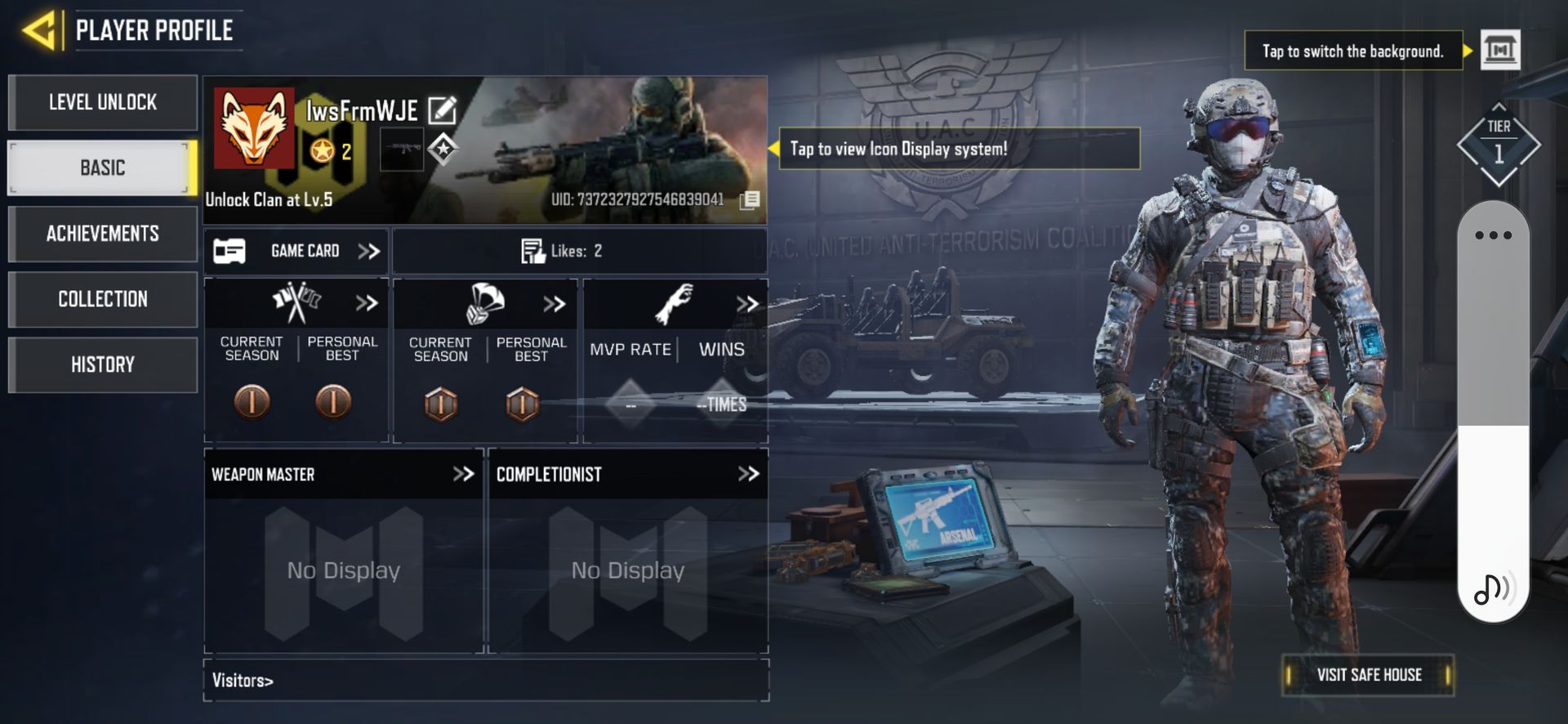This screenshot has height=724, width=1568.
Task: Open the Collection tab
Action: pos(103,299)
